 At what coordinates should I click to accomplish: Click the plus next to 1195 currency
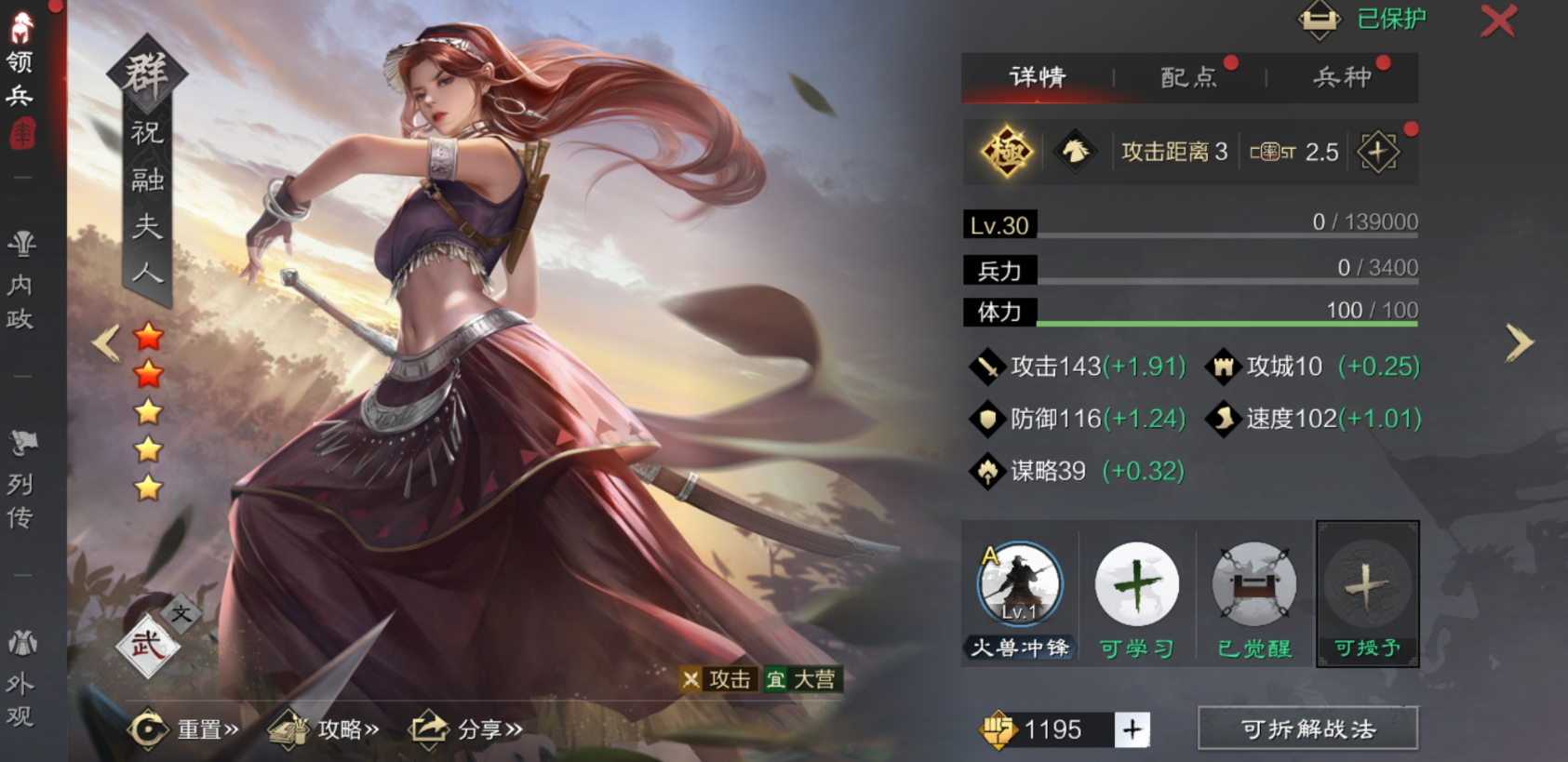(1133, 730)
